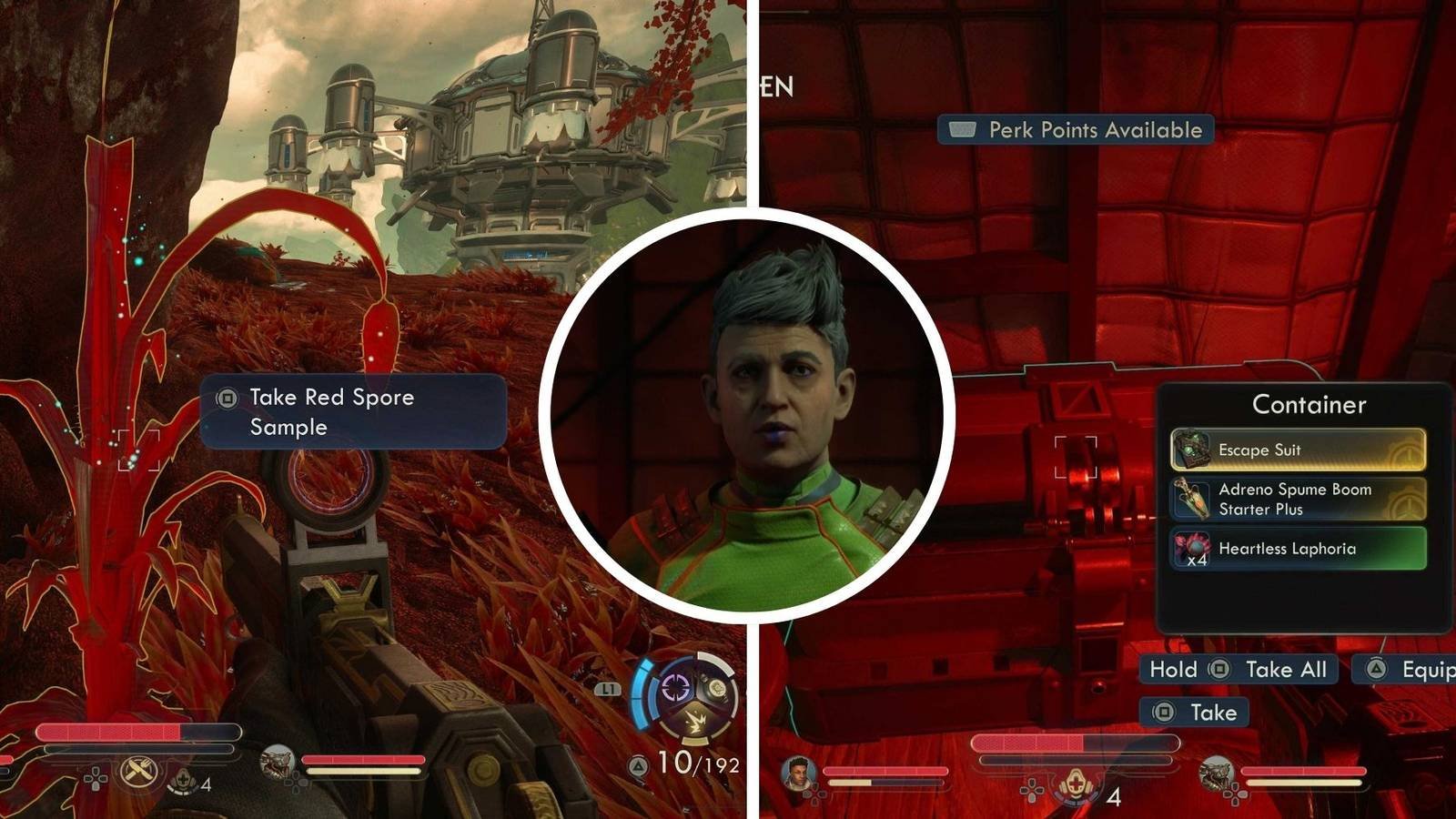Choose Adreno Spume Boom Starter Plus
The width and height of the screenshot is (1456, 819).
(x=1298, y=499)
